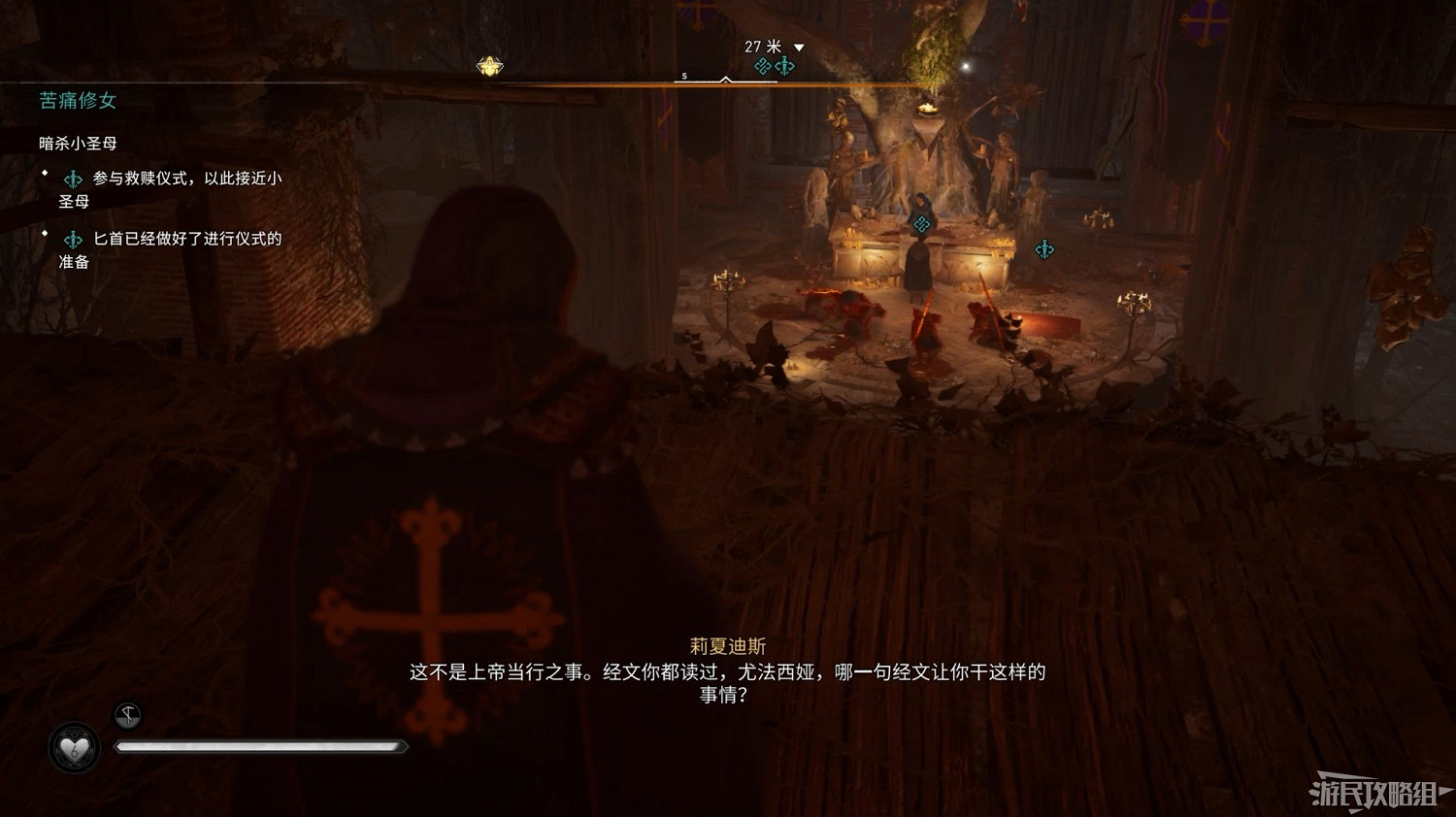The height and width of the screenshot is (817, 1456).
Task: Open the dropdown arrow next to 27米
Action: pyautogui.click(x=799, y=47)
